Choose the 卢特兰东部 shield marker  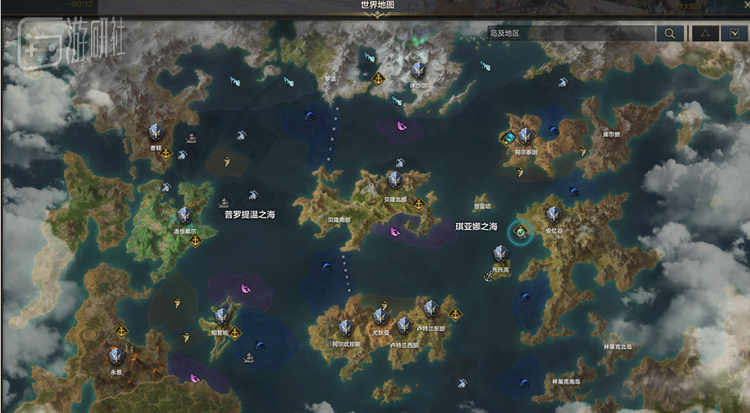tap(430, 308)
